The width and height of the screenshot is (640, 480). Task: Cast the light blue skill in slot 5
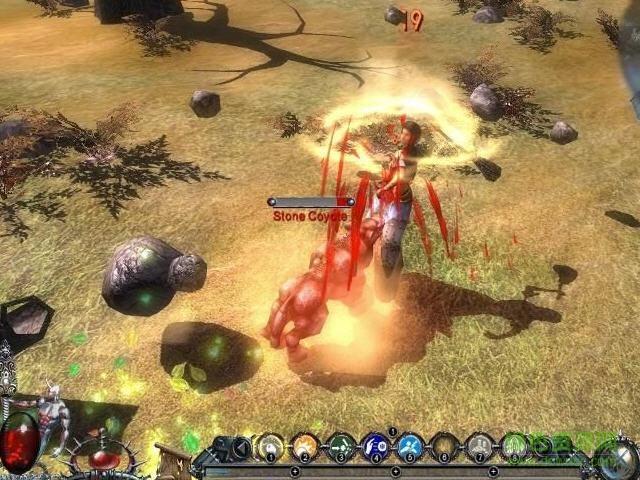410,447
